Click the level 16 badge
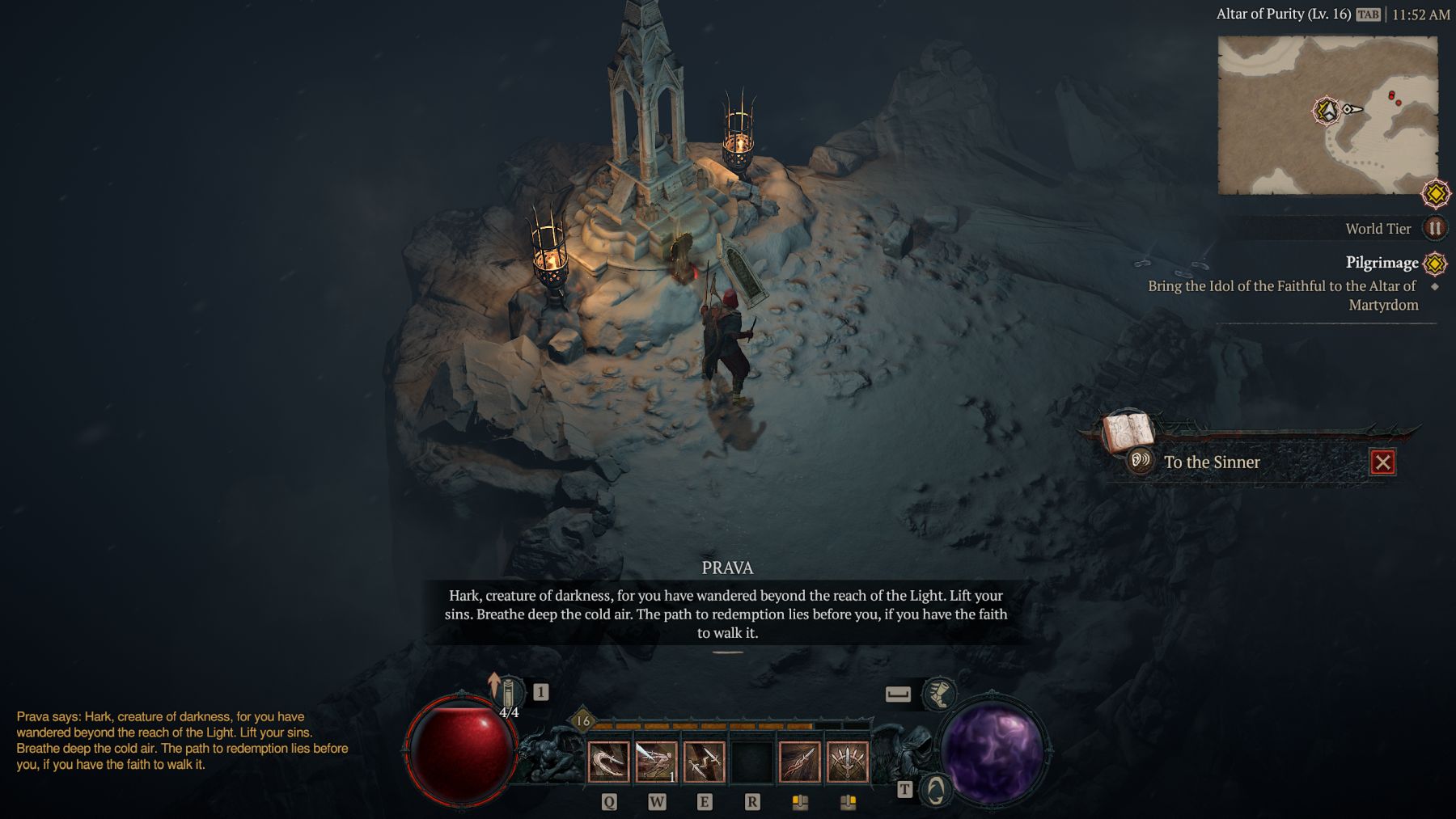The height and width of the screenshot is (819, 1456). click(x=583, y=720)
